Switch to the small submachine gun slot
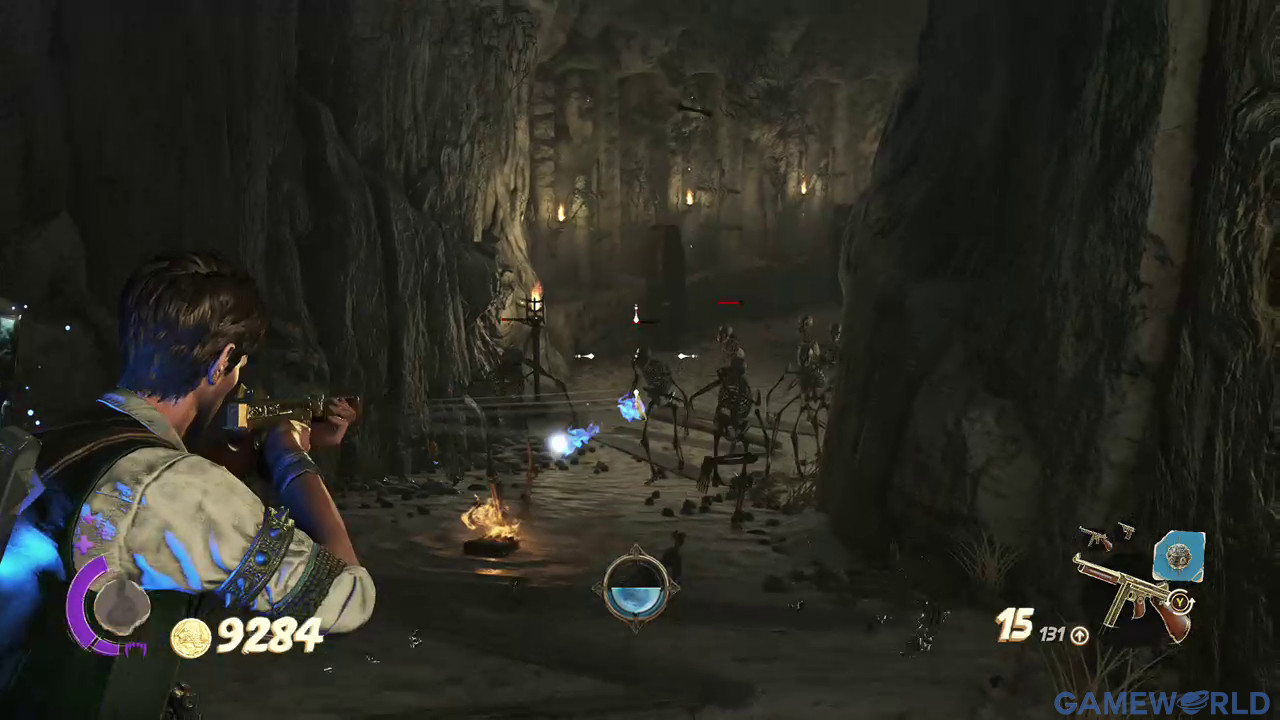 click(1096, 536)
